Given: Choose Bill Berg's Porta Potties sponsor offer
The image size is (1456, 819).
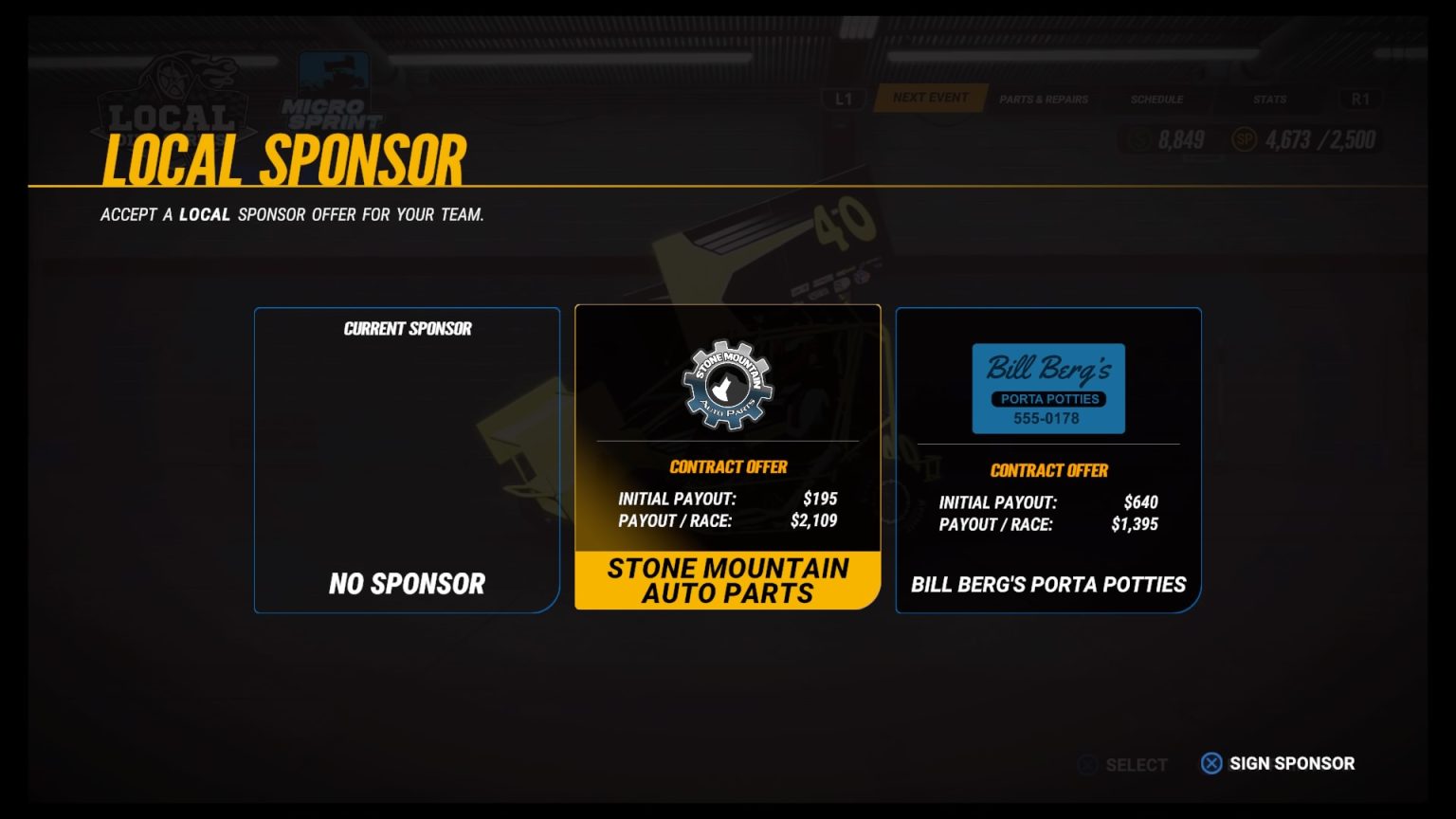Looking at the screenshot, I should (x=1047, y=461).
